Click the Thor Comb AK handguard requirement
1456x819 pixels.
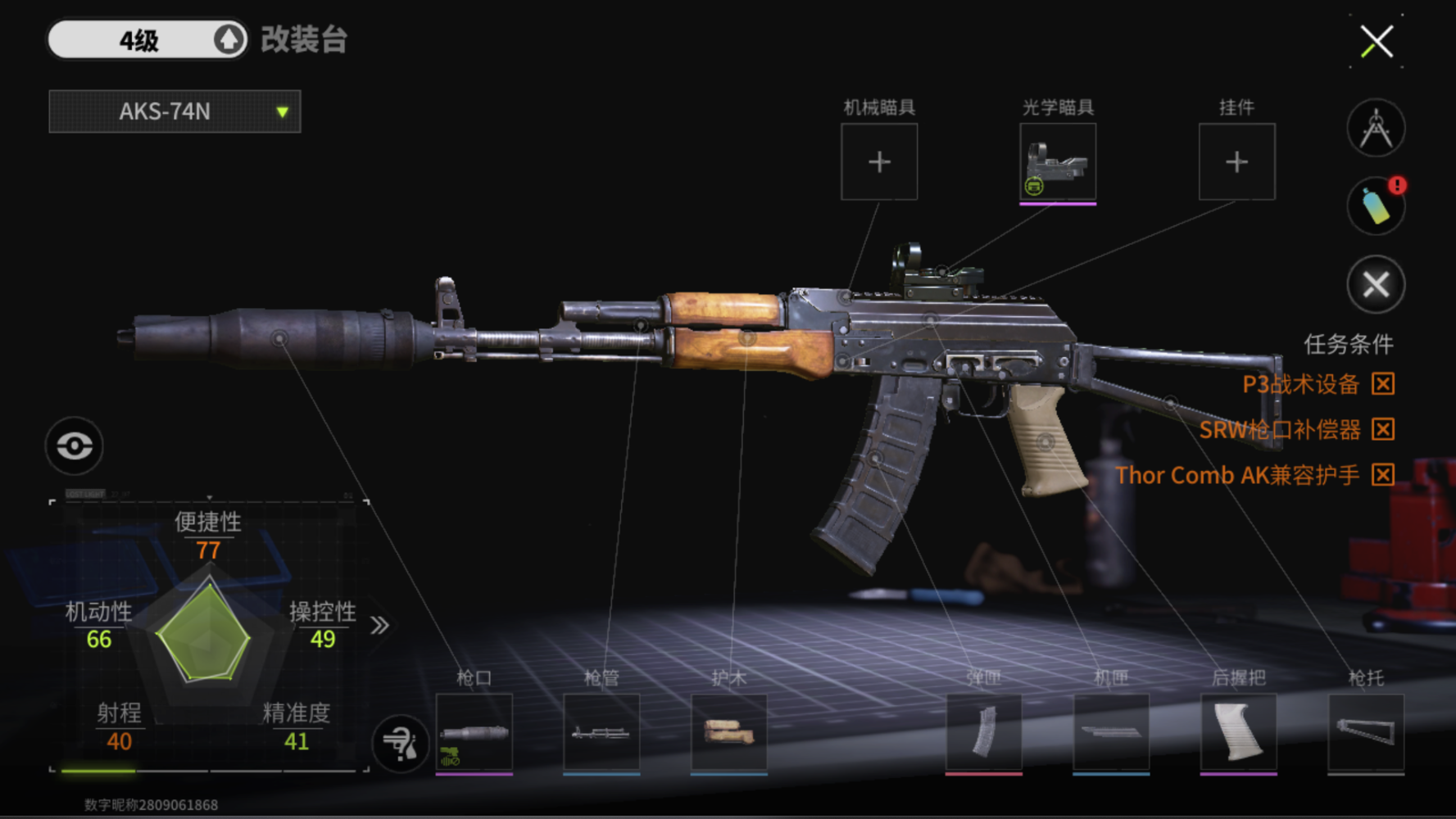(1237, 475)
